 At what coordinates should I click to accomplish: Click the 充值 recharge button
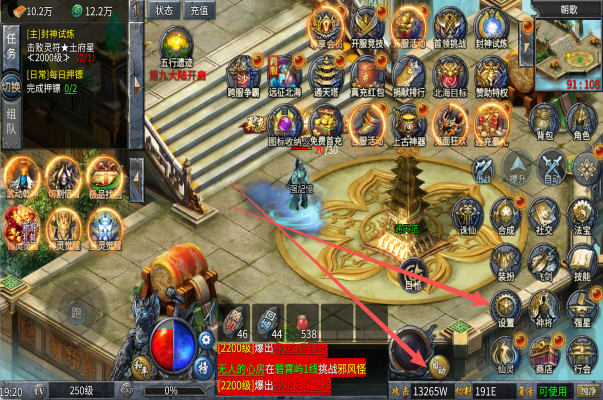point(199,10)
